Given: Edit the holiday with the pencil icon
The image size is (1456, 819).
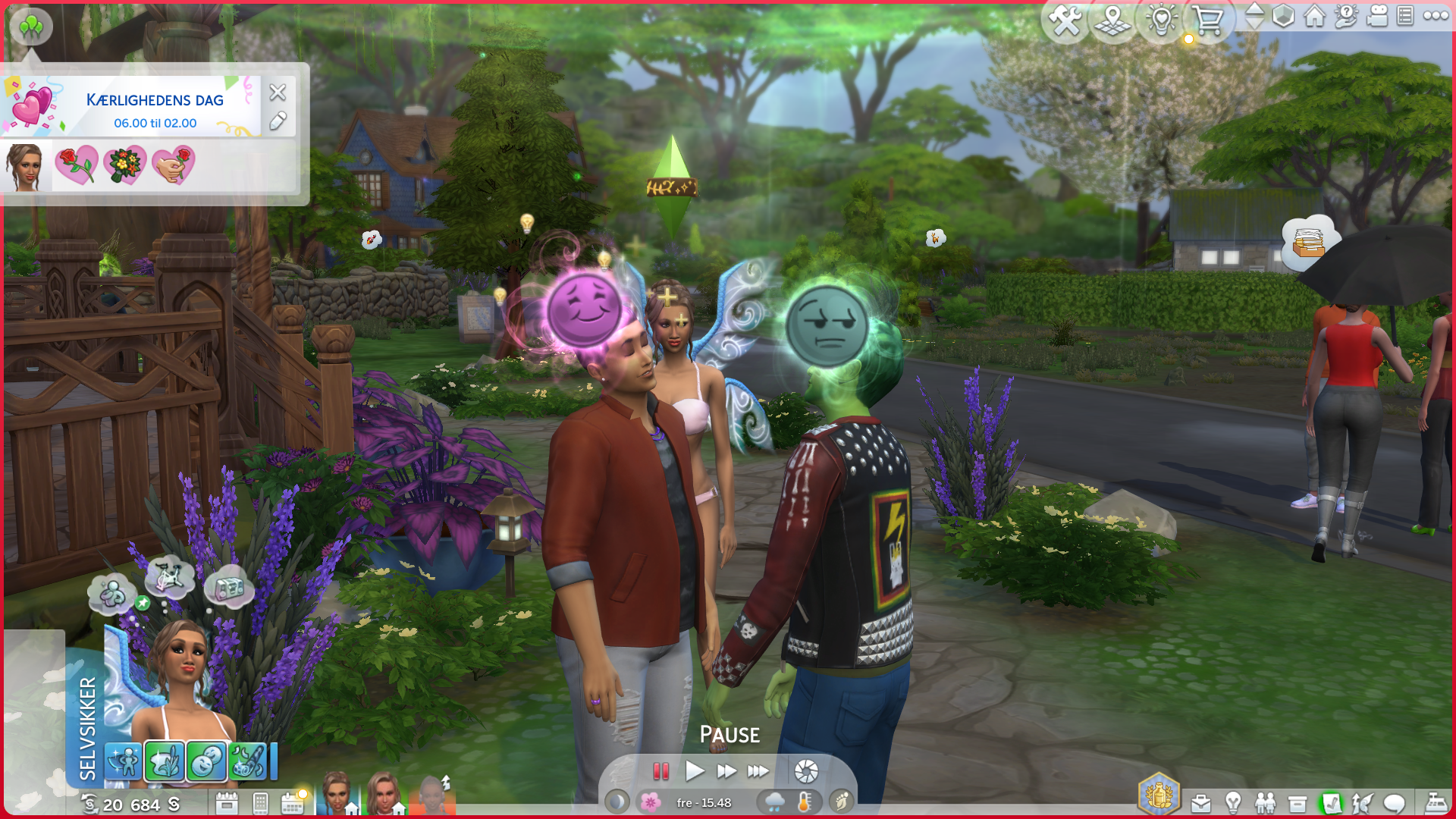Looking at the screenshot, I should coord(278,121).
